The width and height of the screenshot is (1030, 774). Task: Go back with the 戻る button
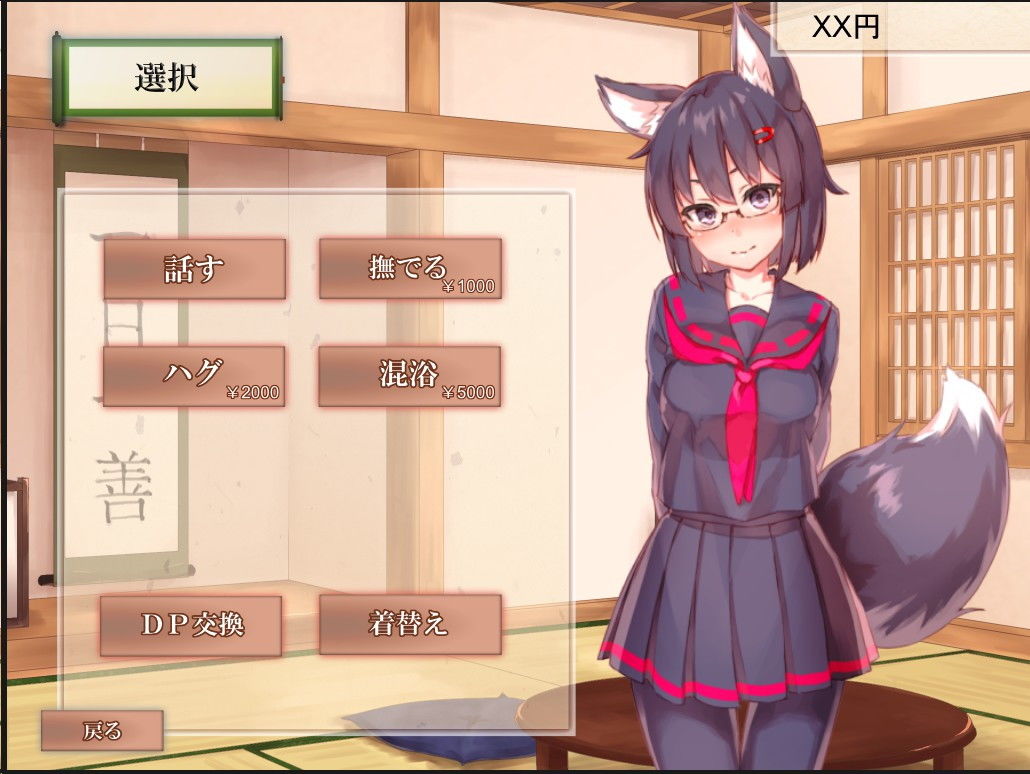pyautogui.click(x=102, y=730)
